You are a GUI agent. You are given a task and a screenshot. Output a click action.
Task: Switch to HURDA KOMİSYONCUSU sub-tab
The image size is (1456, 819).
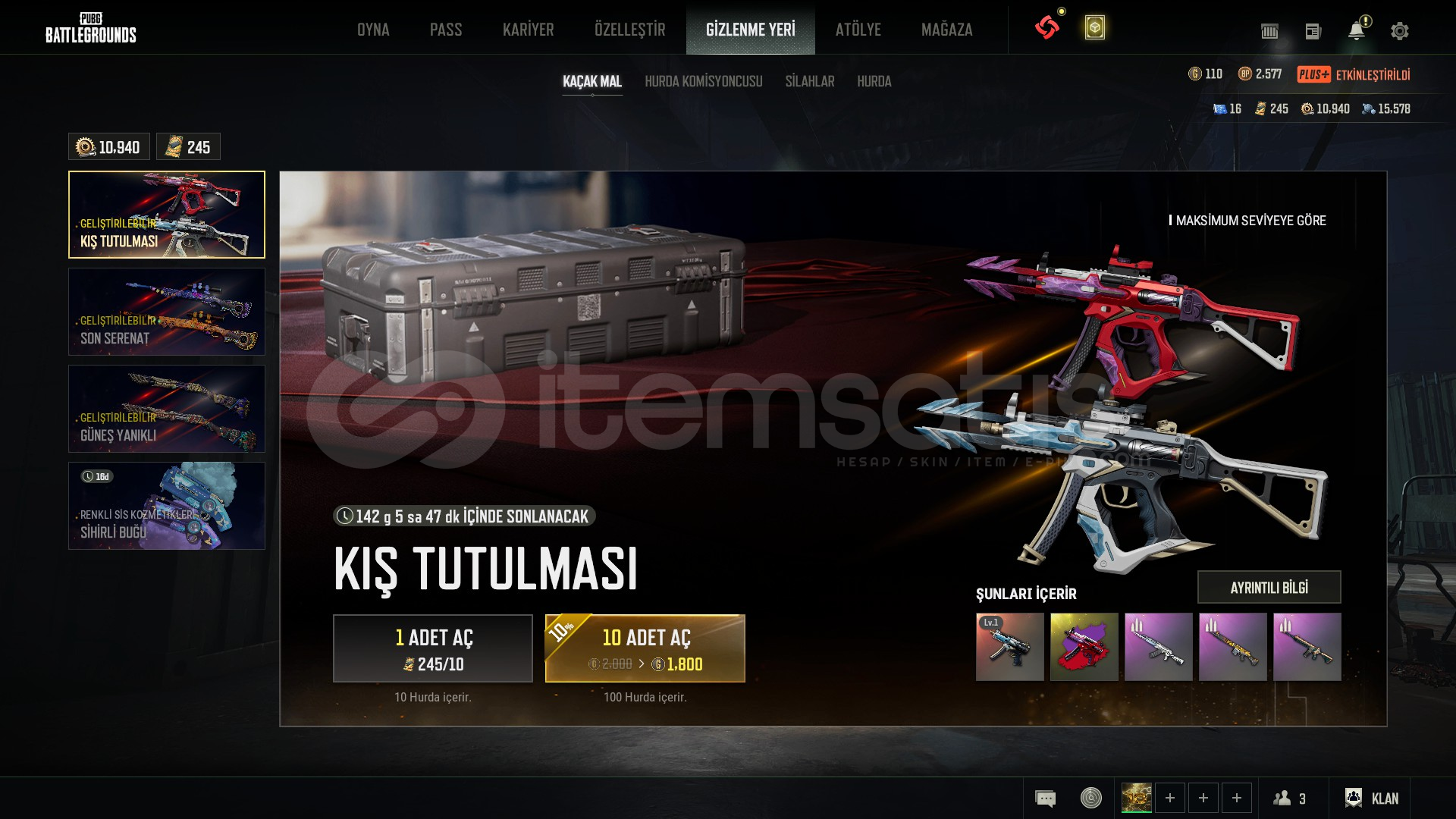703,81
